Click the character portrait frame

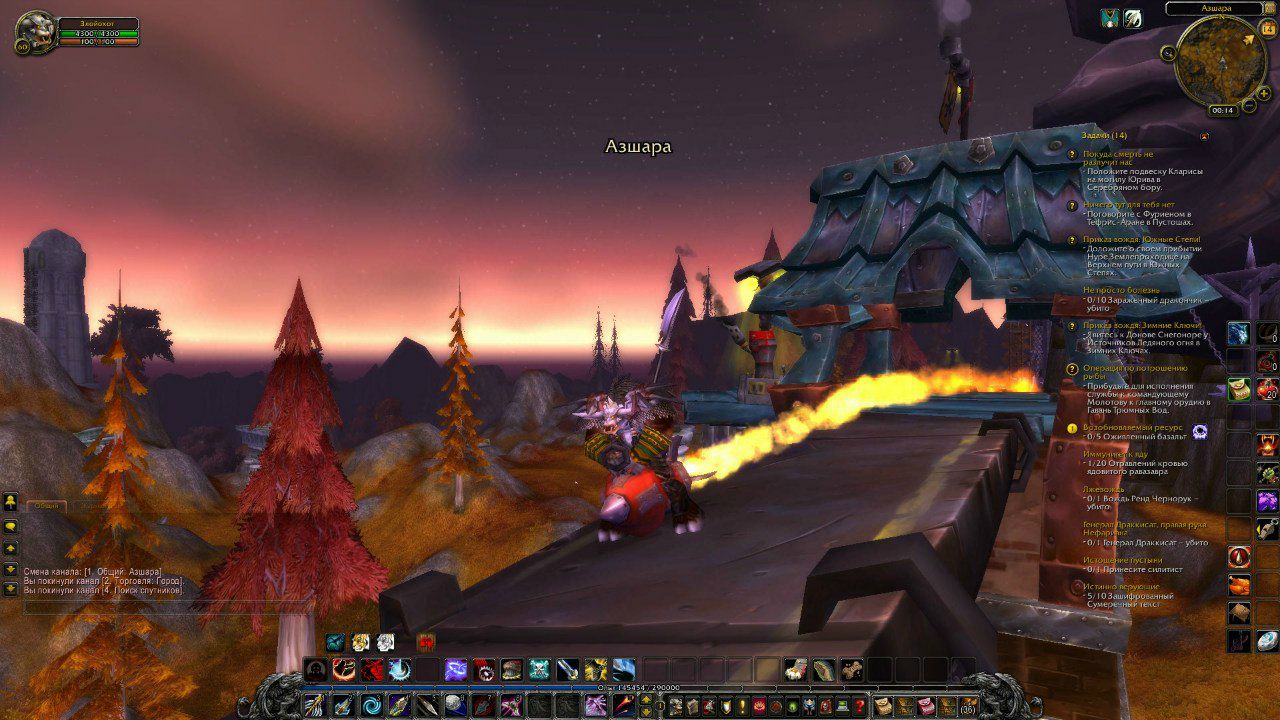point(35,32)
